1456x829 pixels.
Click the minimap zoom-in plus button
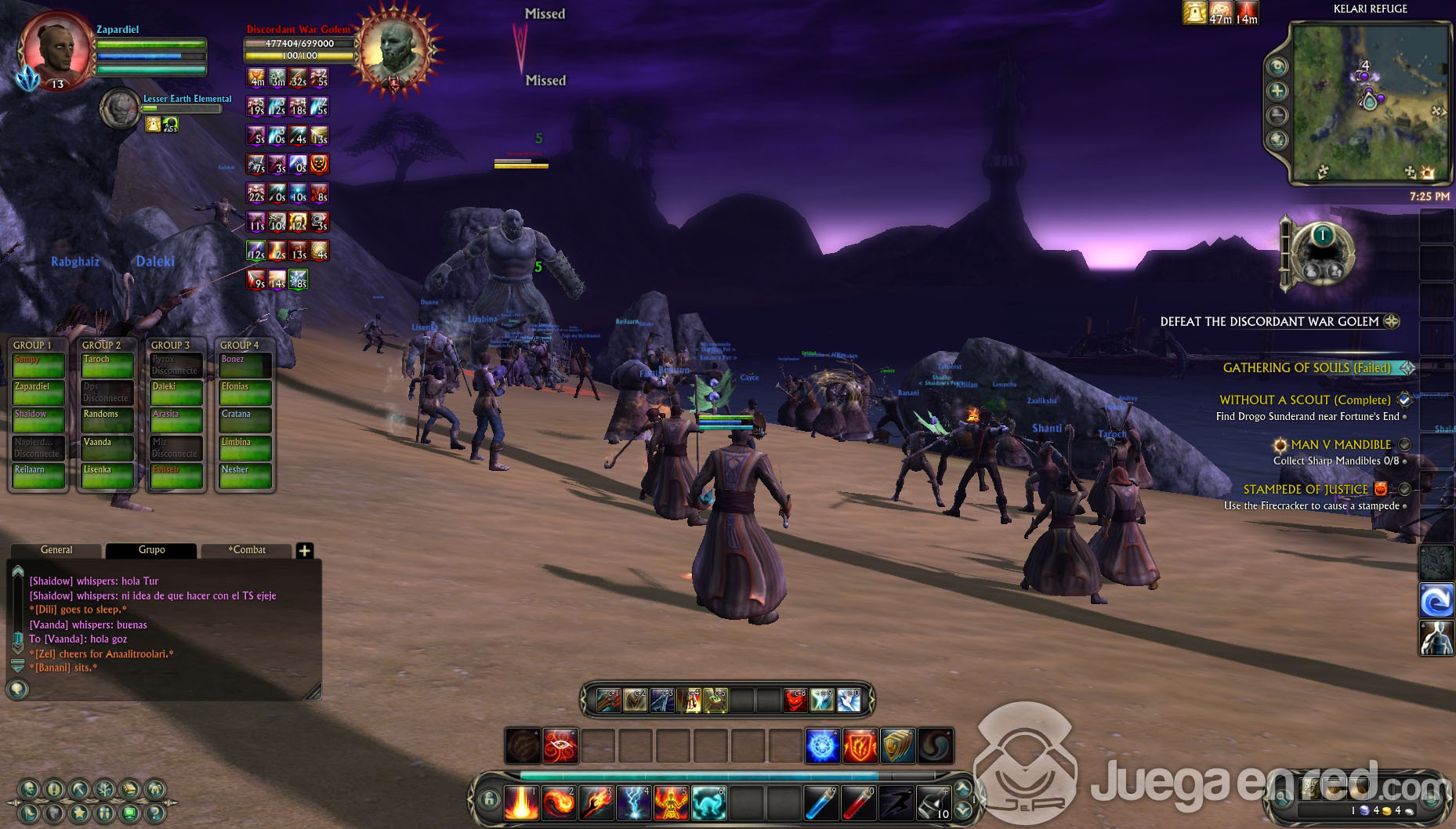click(1277, 91)
